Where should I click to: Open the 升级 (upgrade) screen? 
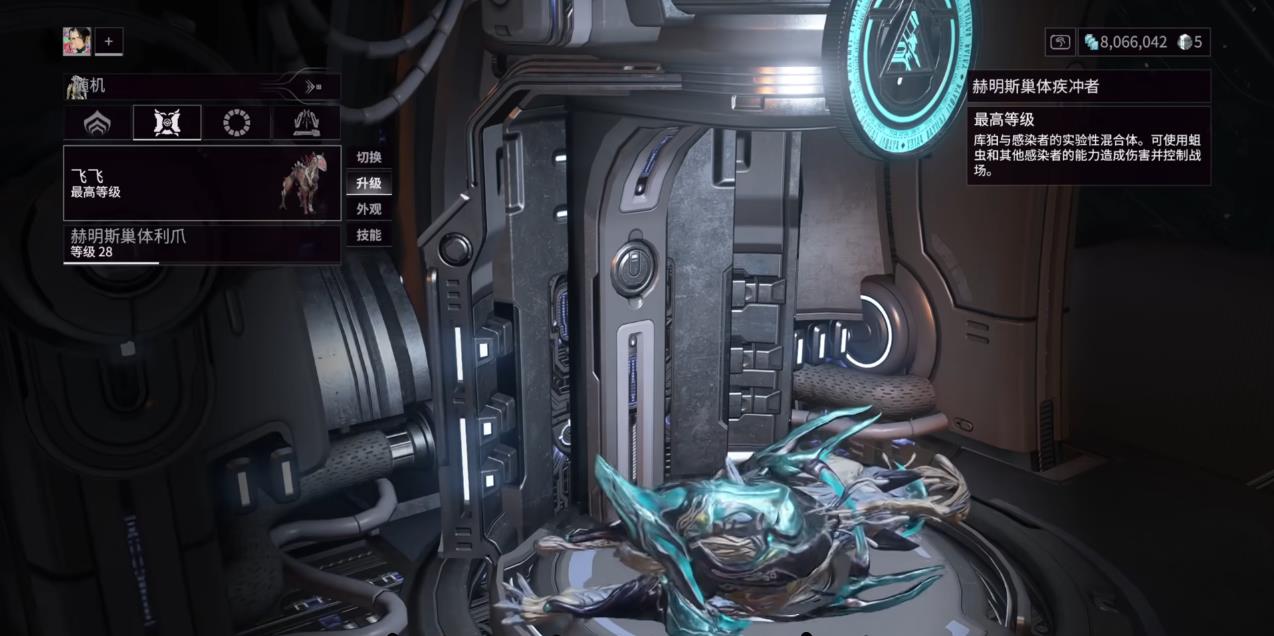[x=369, y=183]
